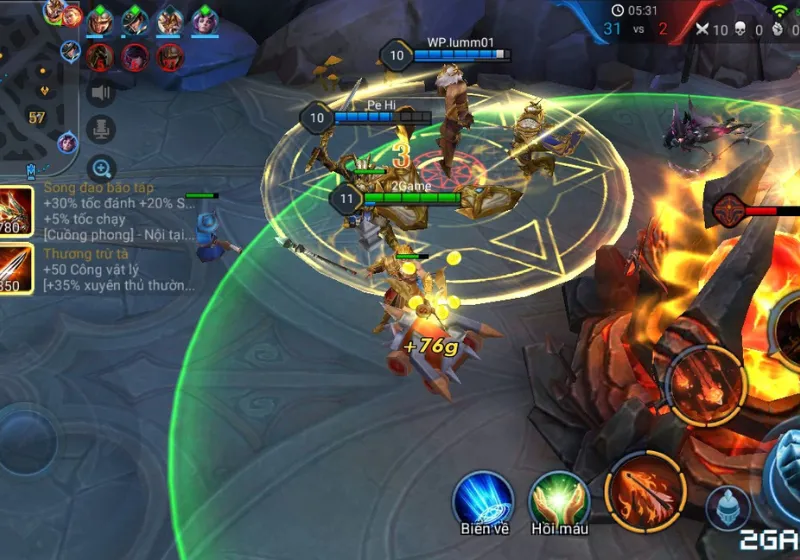Click the magnifier zoom button beside the minimap

(101, 168)
